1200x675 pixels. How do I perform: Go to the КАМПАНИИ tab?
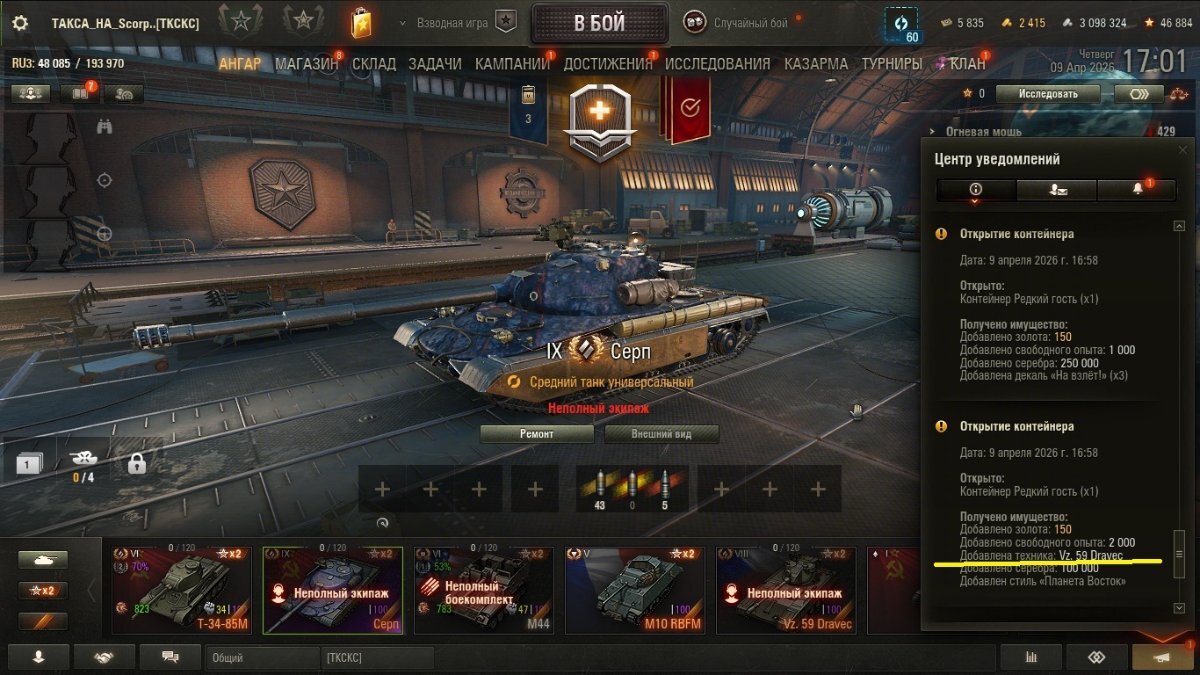[512, 64]
